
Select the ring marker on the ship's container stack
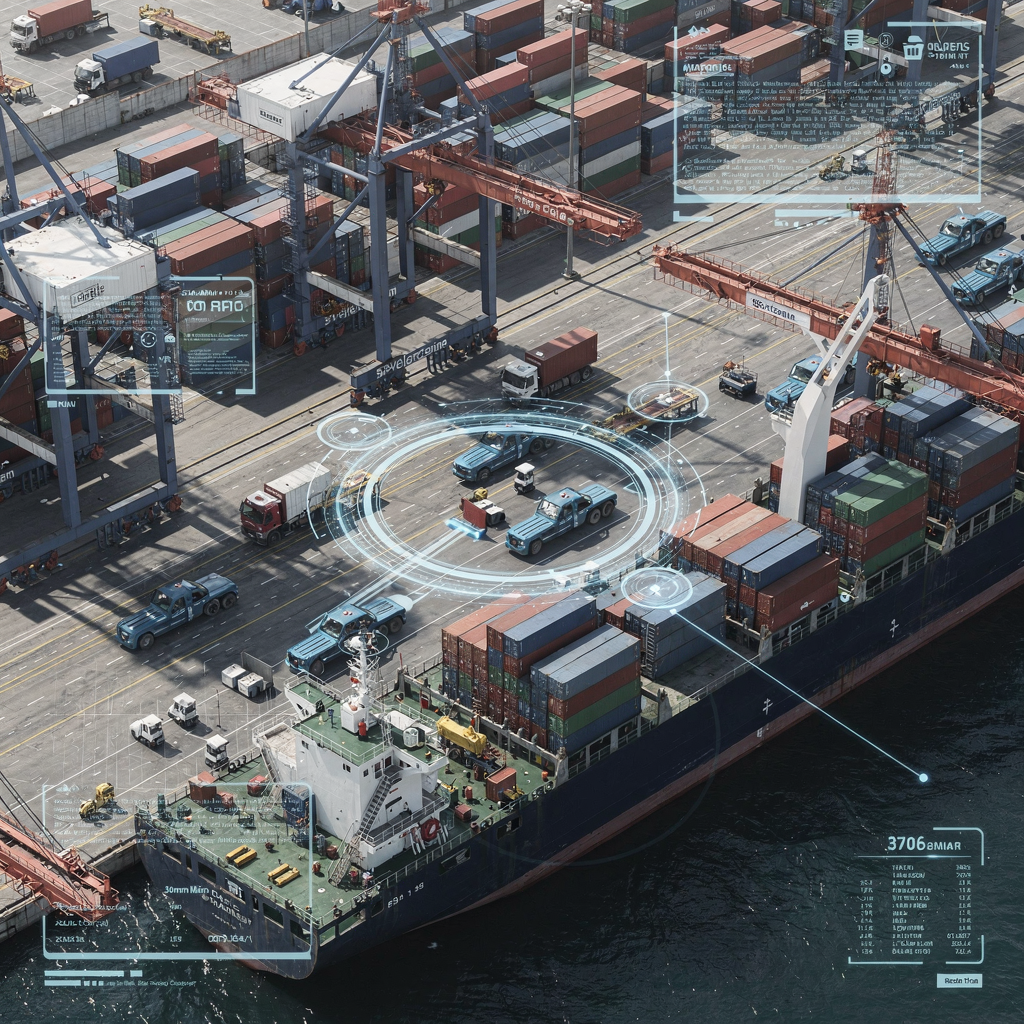point(656,587)
